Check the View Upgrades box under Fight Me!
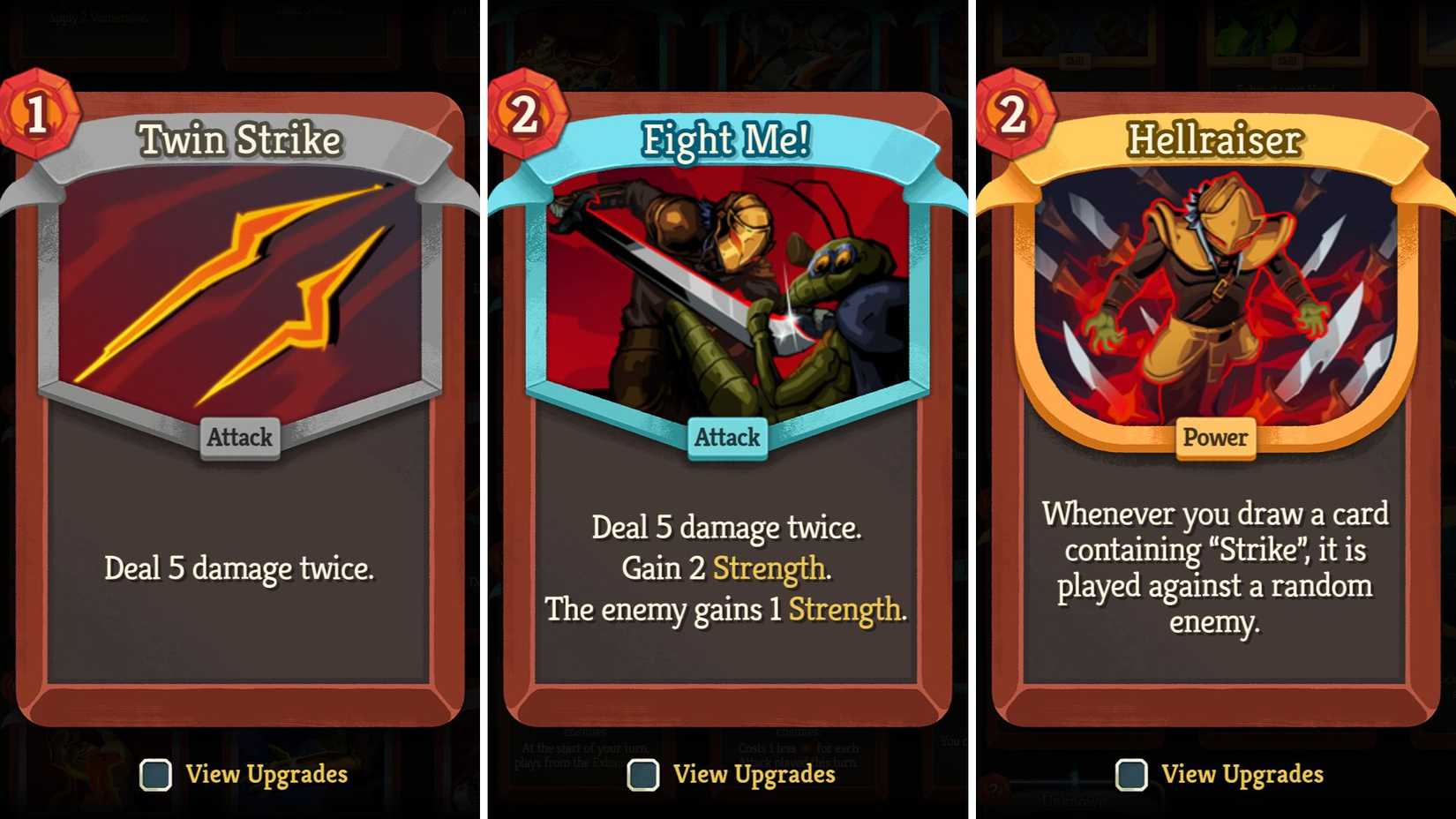 point(643,776)
